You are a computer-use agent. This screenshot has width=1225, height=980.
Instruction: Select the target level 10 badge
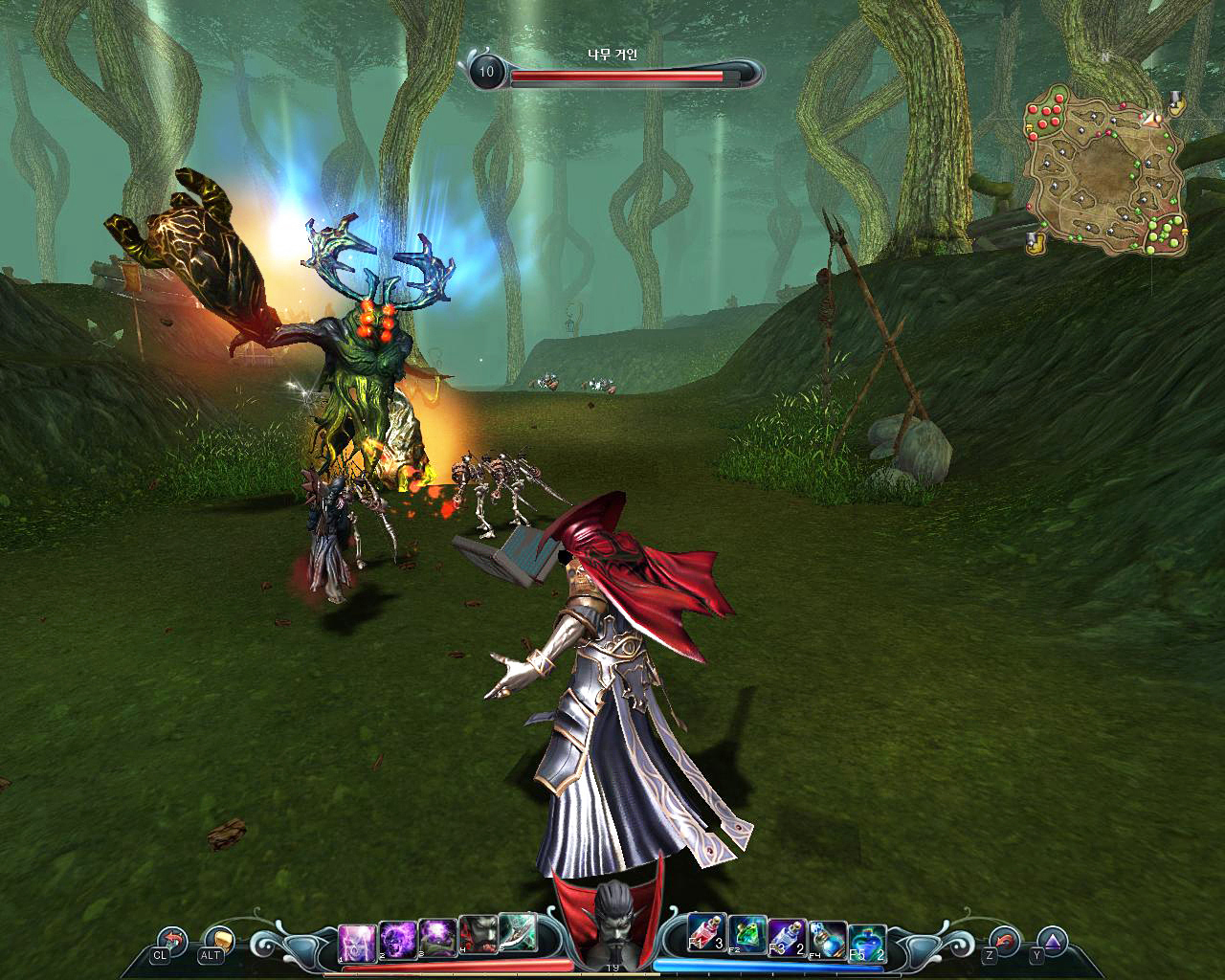[486, 72]
